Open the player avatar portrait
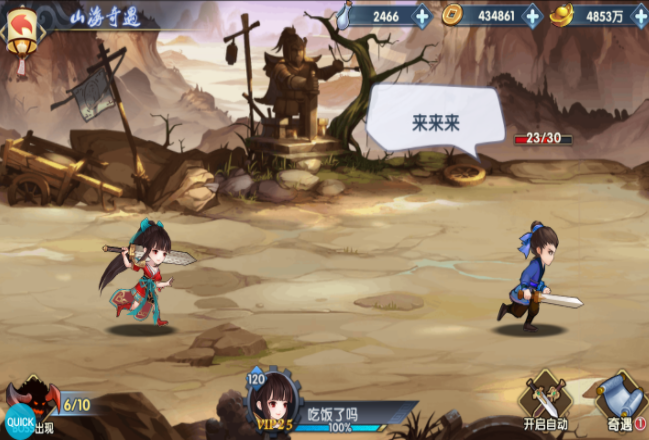The height and width of the screenshot is (440, 649). 273,402
